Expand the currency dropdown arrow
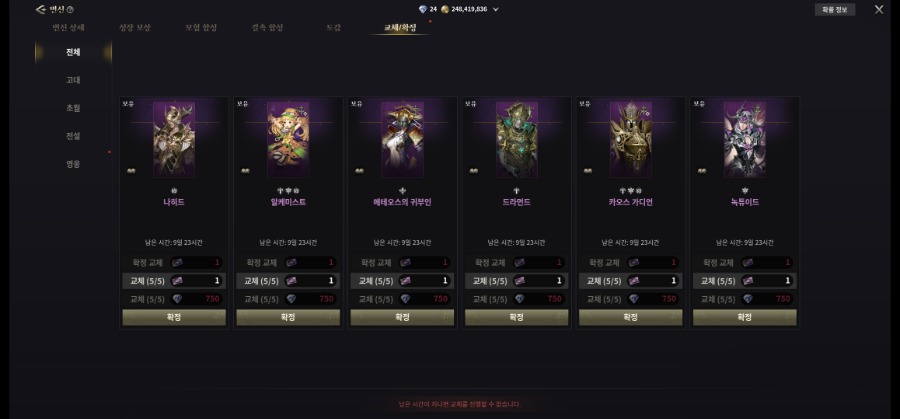 tap(496, 9)
